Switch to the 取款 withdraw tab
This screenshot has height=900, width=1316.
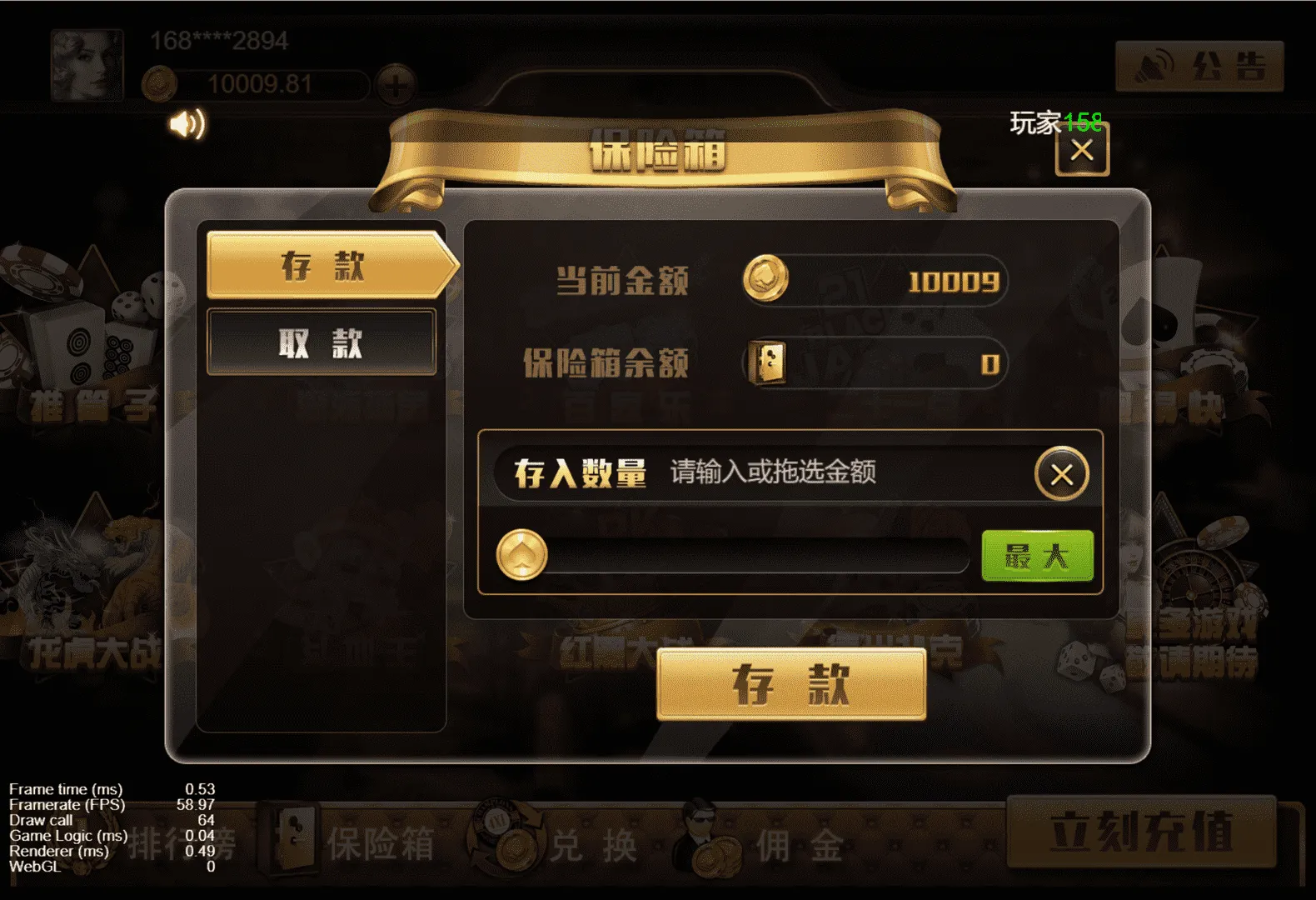(321, 342)
